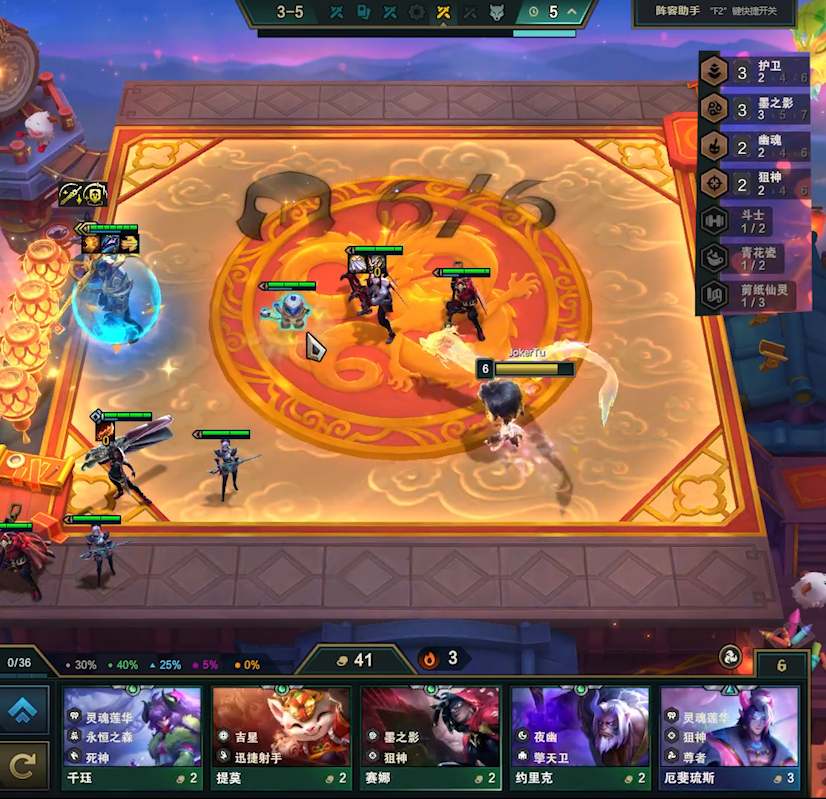This screenshot has height=799, width=826.
Task: Buy 千珏 (Kindred) from the shop
Action: [133, 738]
